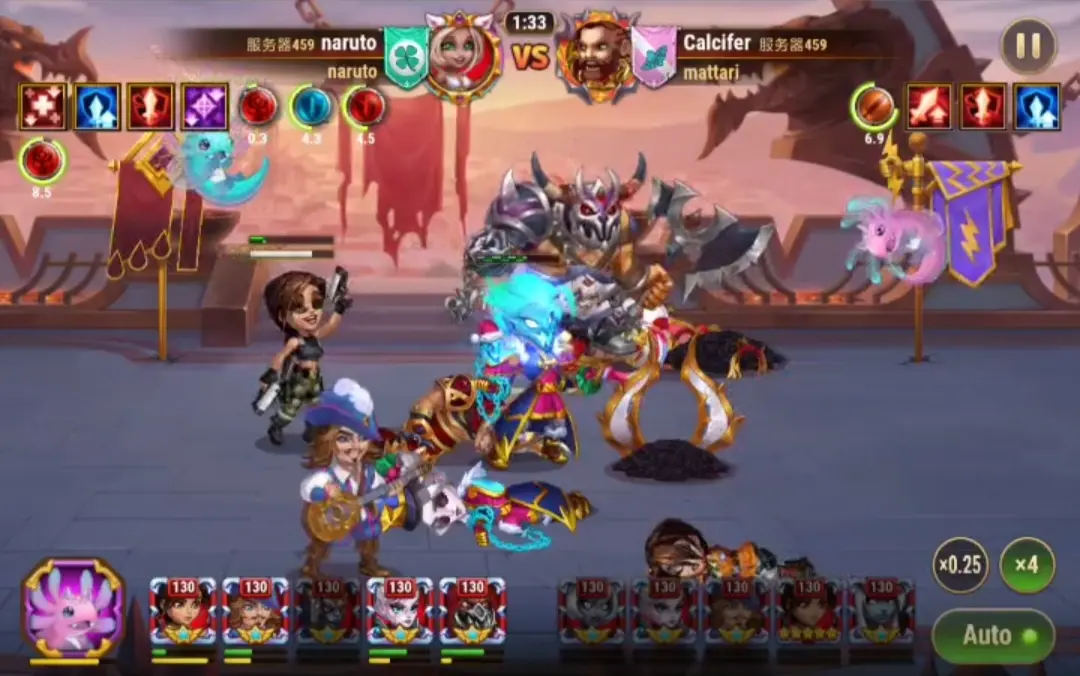The height and width of the screenshot is (676, 1080).
Task: Toggle the Auto battle button
Action: pos(993,636)
